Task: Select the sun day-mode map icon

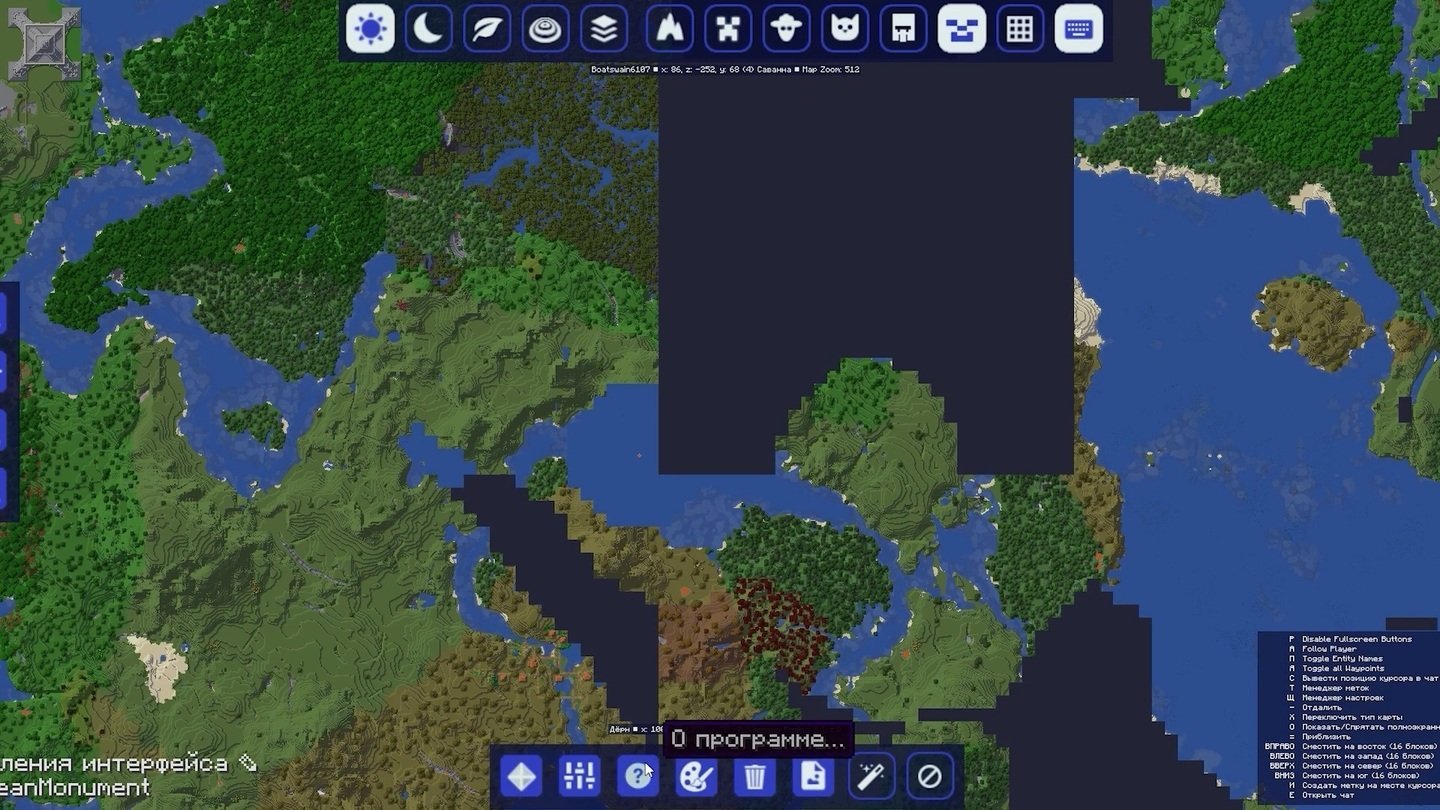Action: pos(369,29)
